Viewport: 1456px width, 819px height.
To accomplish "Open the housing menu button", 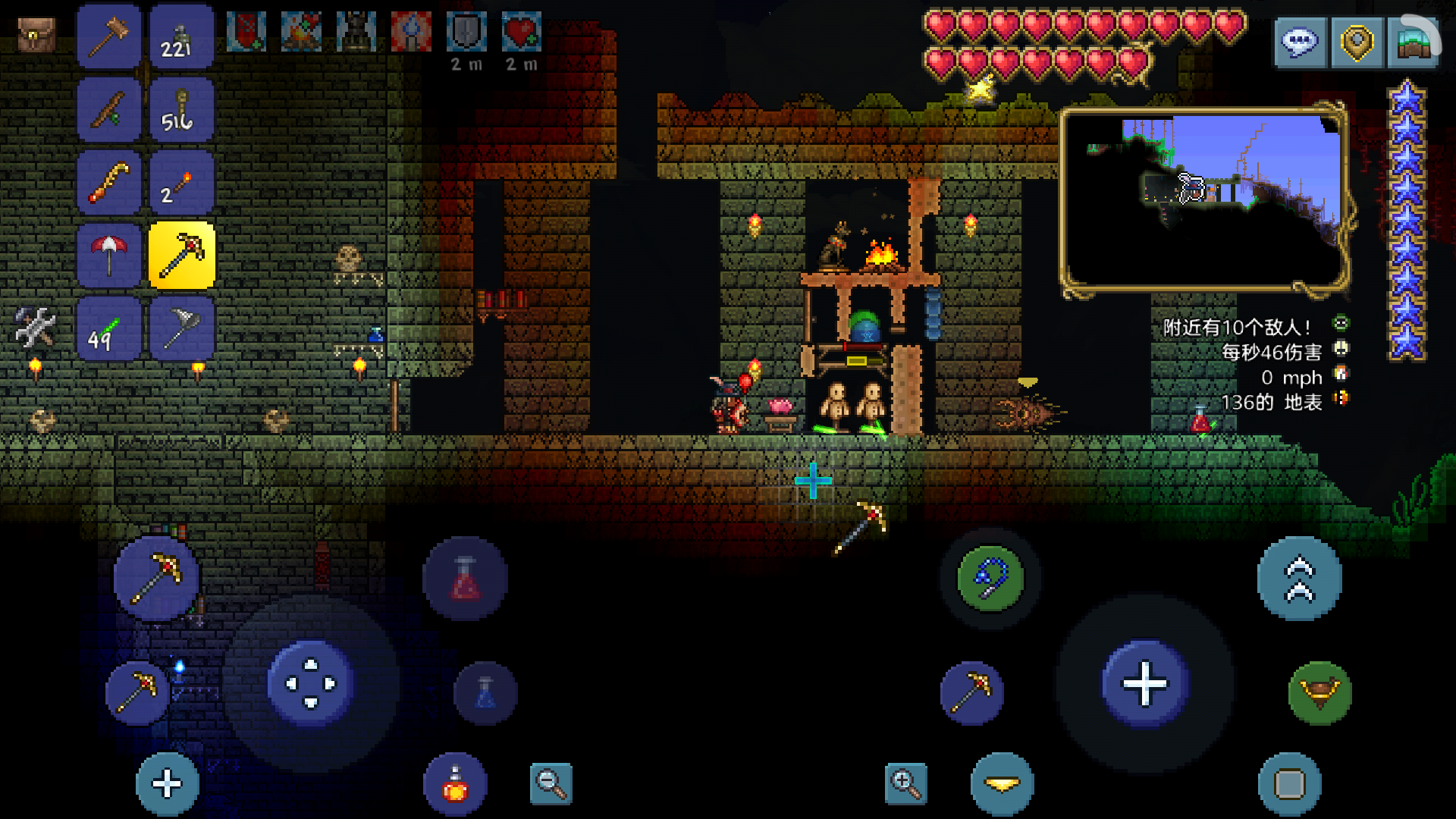I will pos(1414,43).
